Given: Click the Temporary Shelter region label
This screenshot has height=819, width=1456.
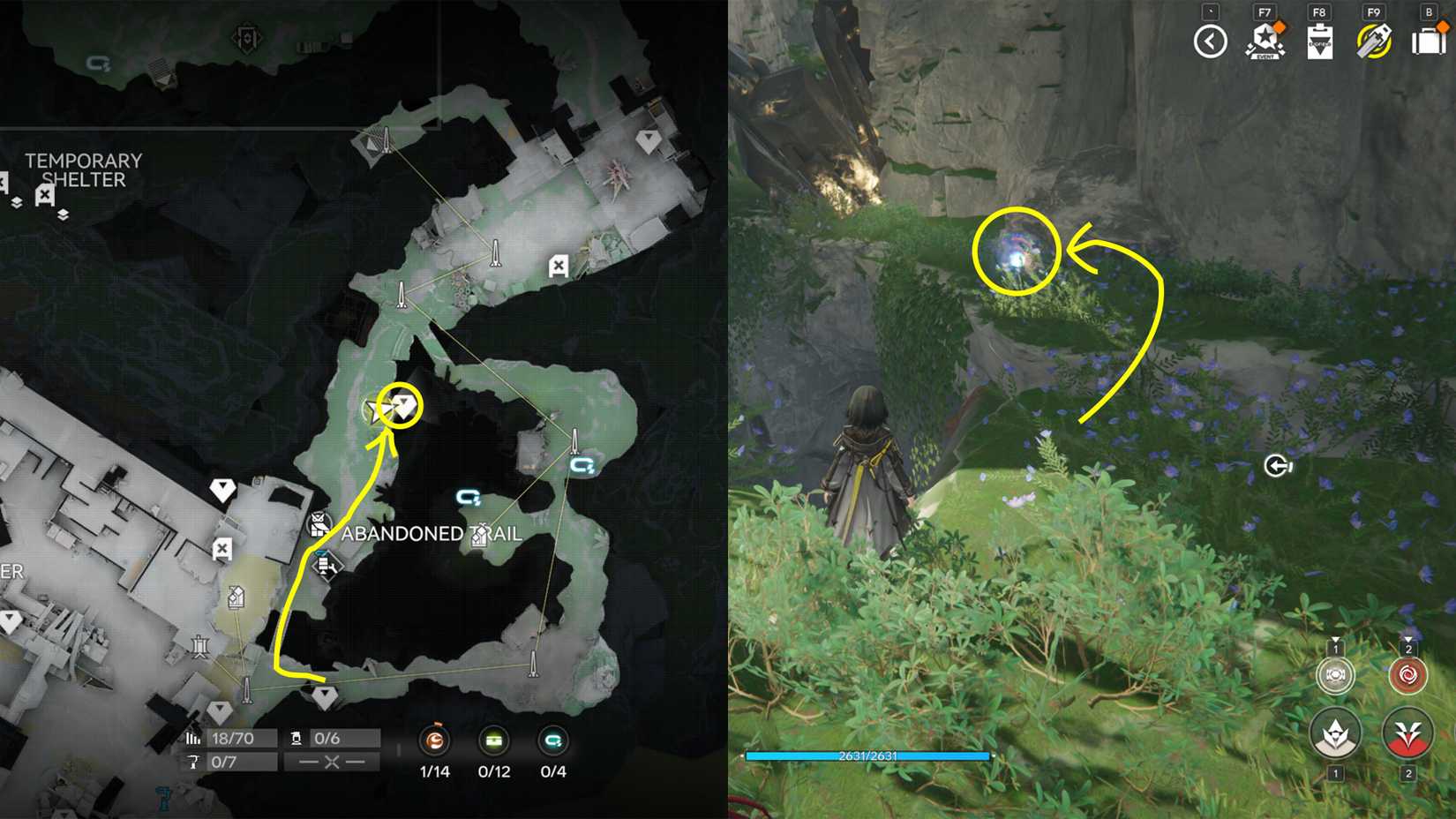Looking at the screenshot, I should 84,172.
